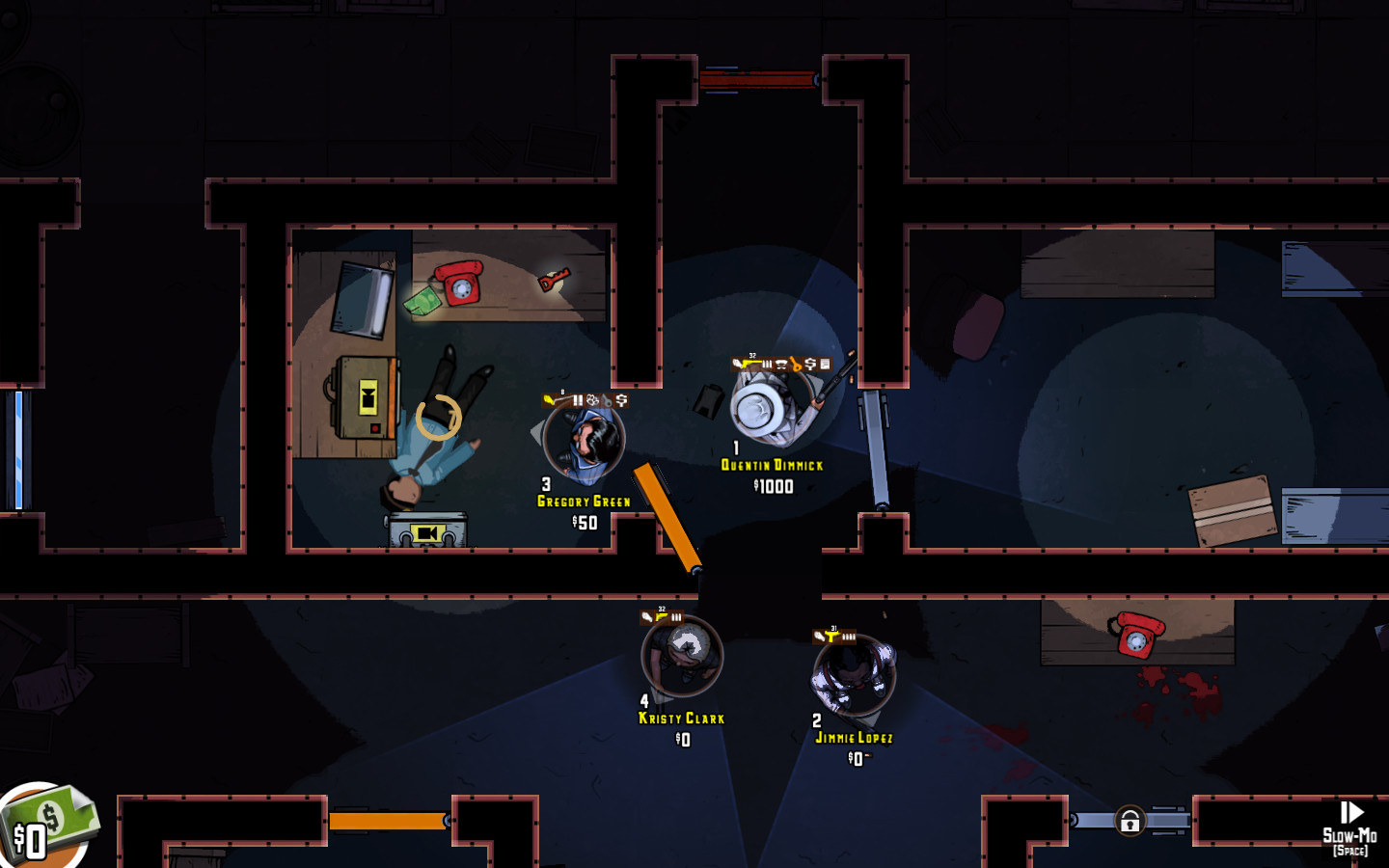Click the brass knuckles icon above Gregory Green
Viewport: 1389px width, 868px height.
click(x=591, y=400)
